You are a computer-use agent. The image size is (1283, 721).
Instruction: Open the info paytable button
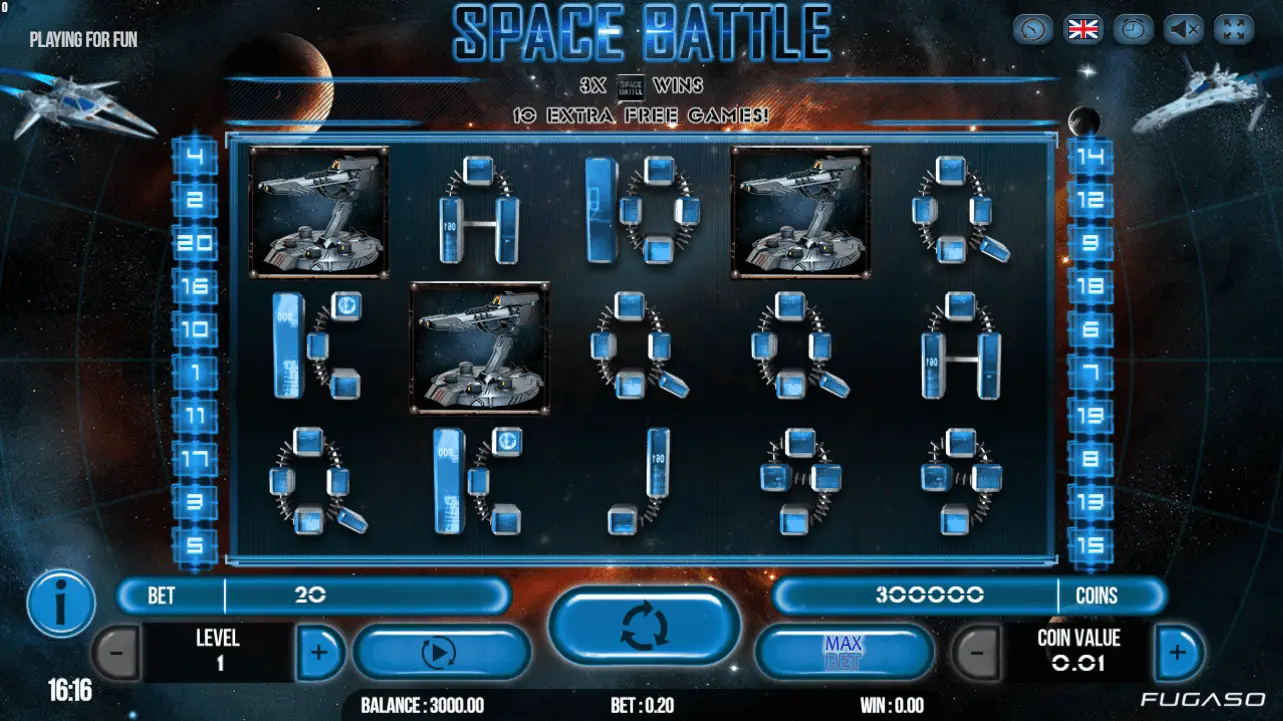tap(61, 605)
